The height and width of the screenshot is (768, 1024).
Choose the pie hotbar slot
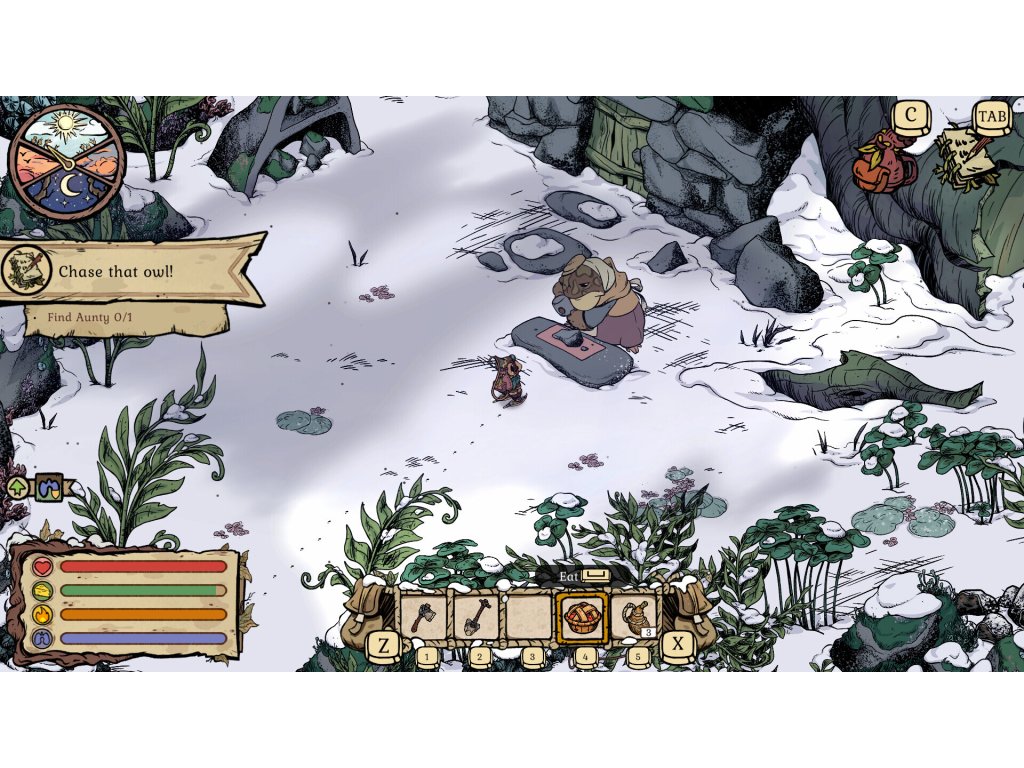tap(581, 617)
